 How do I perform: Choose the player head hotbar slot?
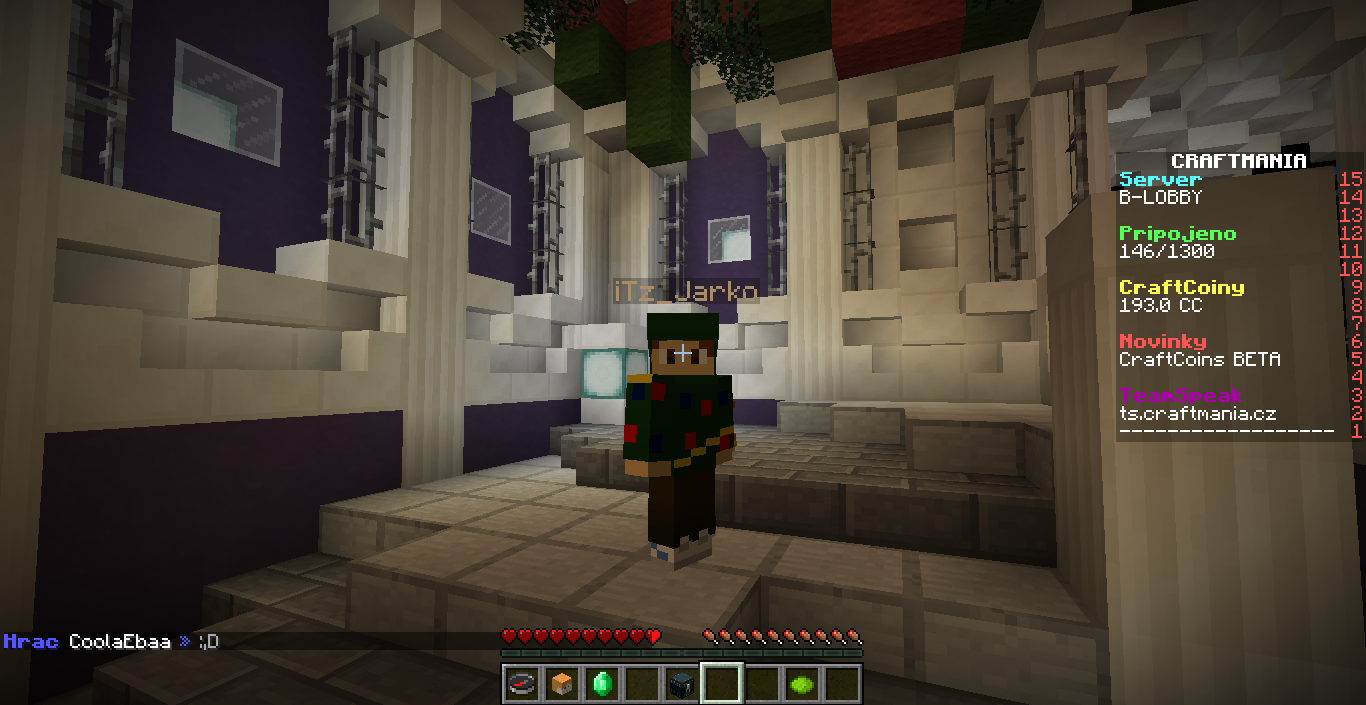click(561, 684)
